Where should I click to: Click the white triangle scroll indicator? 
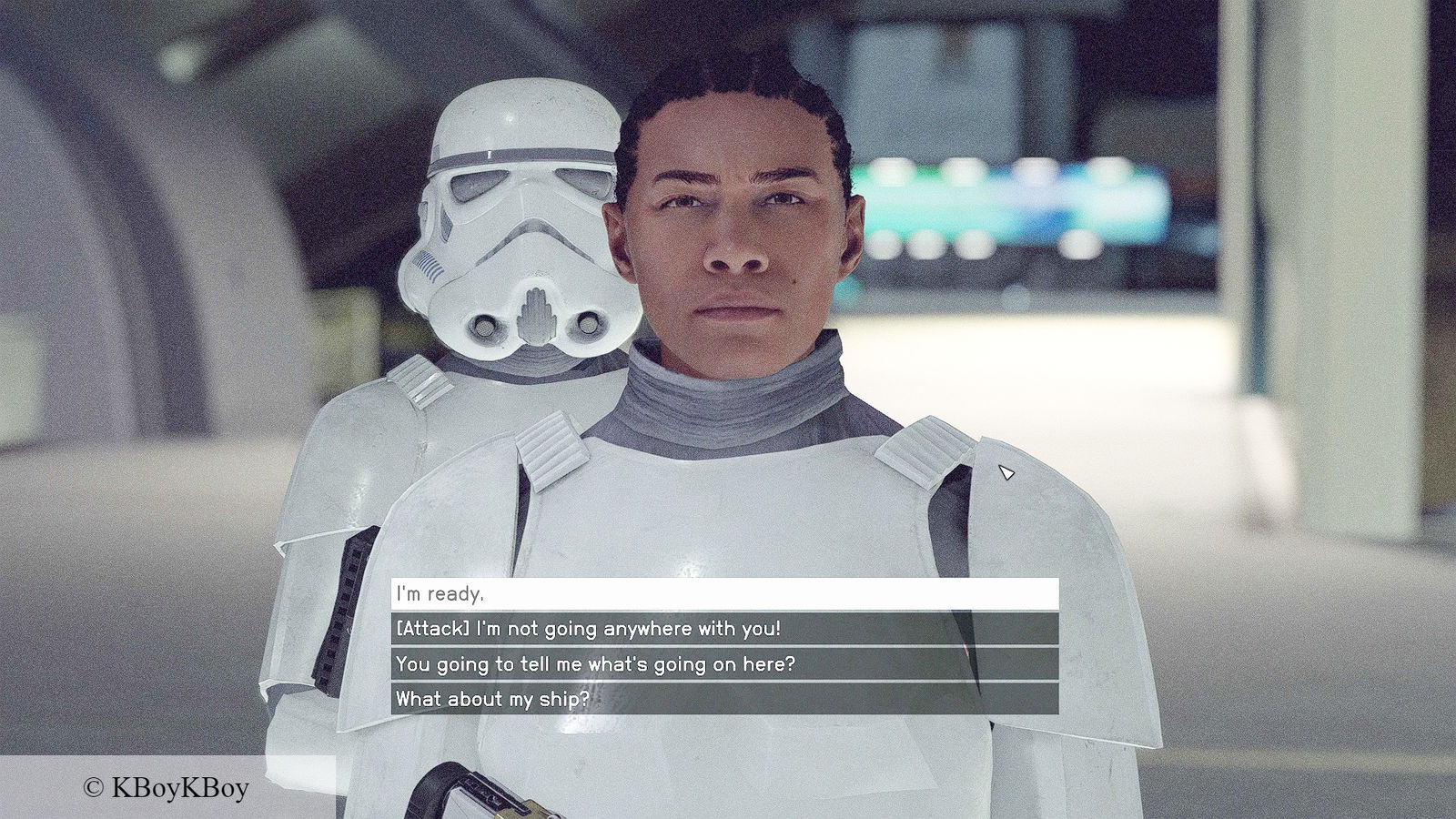(x=1006, y=470)
